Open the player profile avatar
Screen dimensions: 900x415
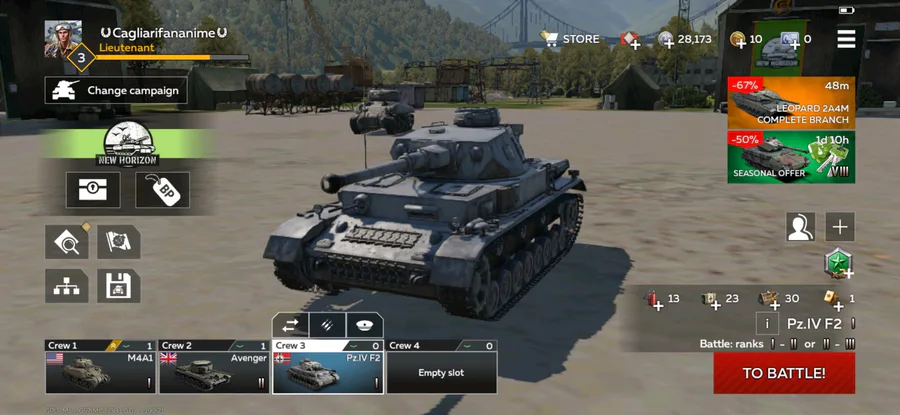(62, 40)
